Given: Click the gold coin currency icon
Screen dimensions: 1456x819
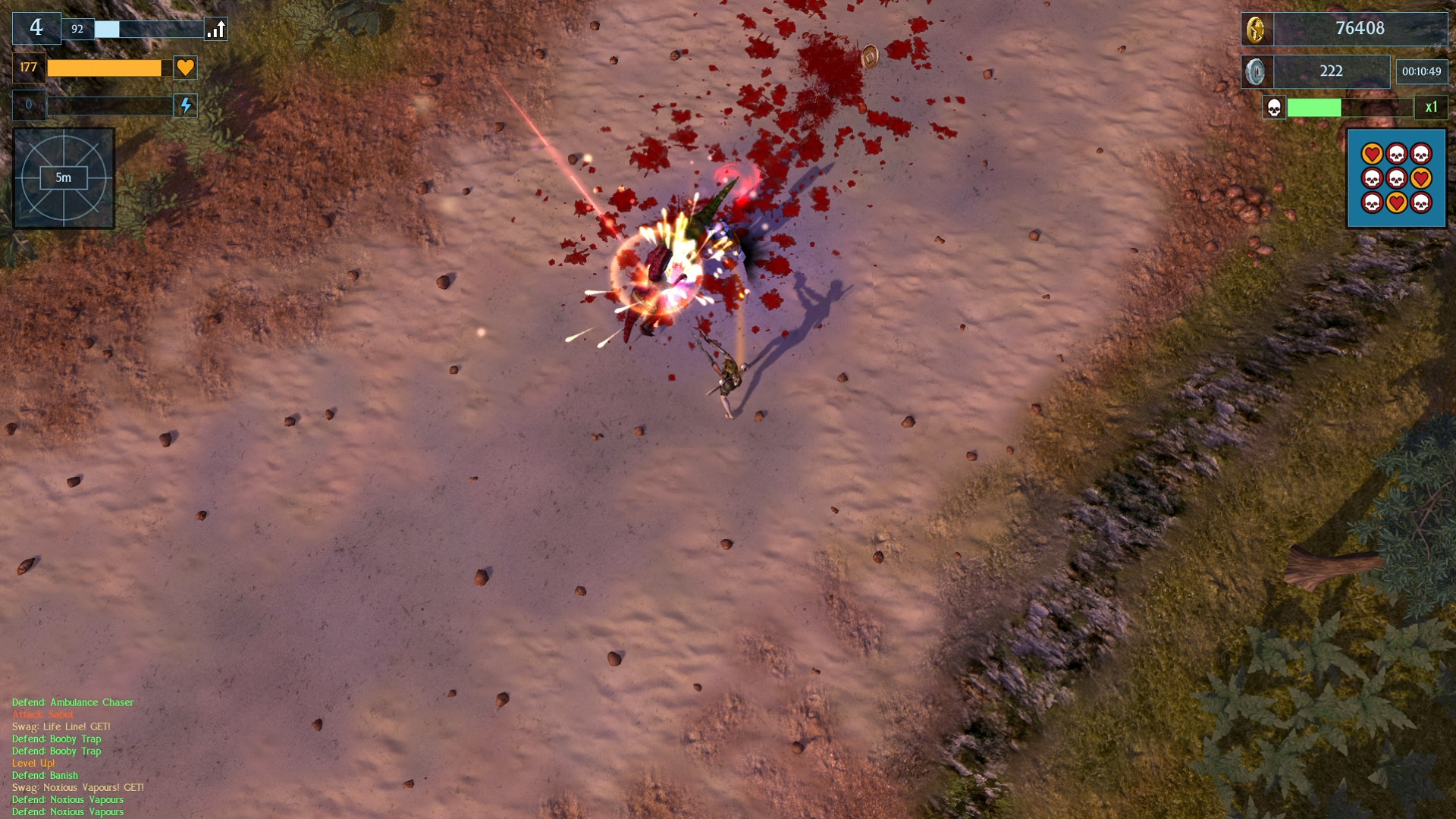Looking at the screenshot, I should click(1256, 30).
